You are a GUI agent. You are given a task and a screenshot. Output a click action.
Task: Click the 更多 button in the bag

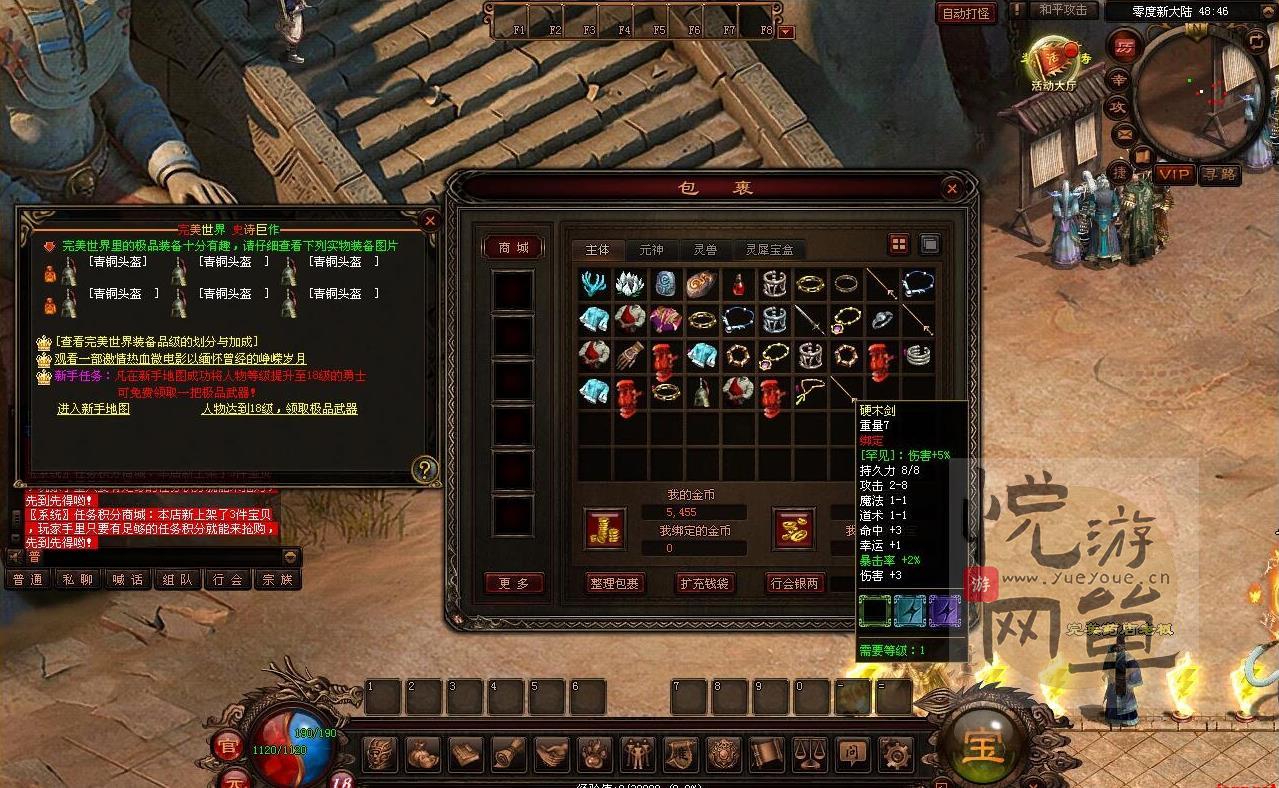pos(515,583)
